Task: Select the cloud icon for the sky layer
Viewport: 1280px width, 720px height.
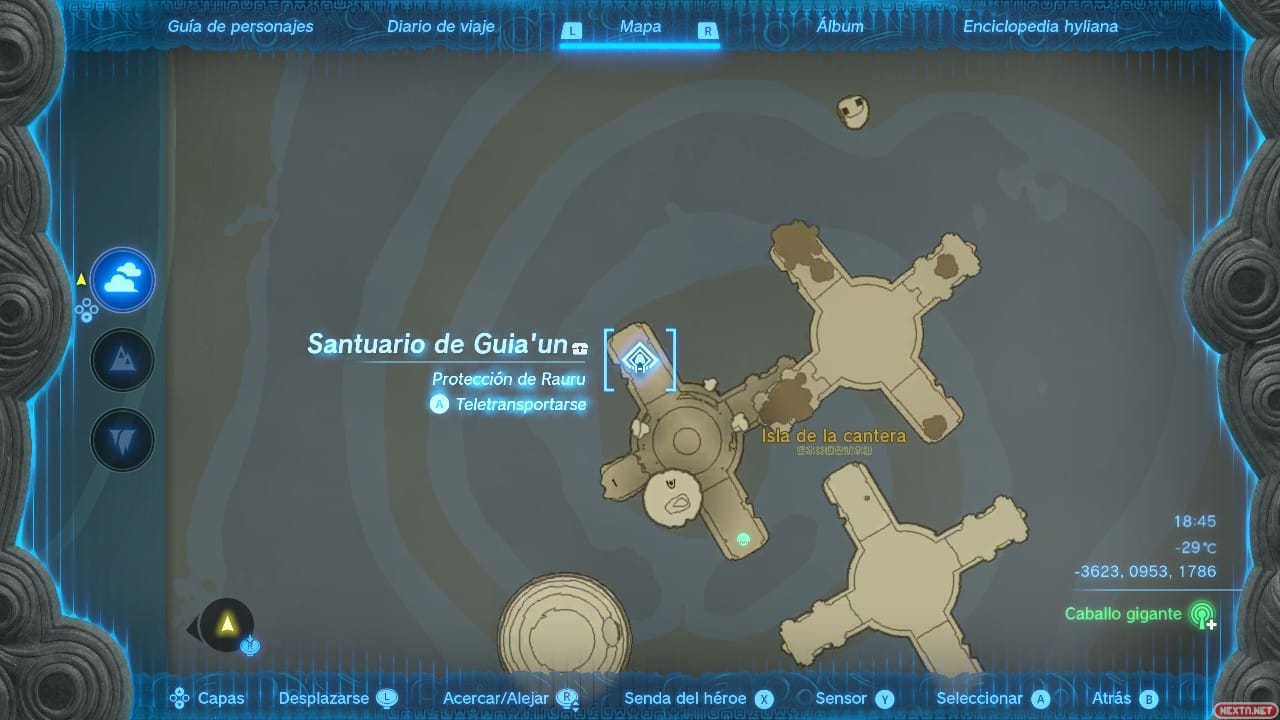Action: [122, 280]
